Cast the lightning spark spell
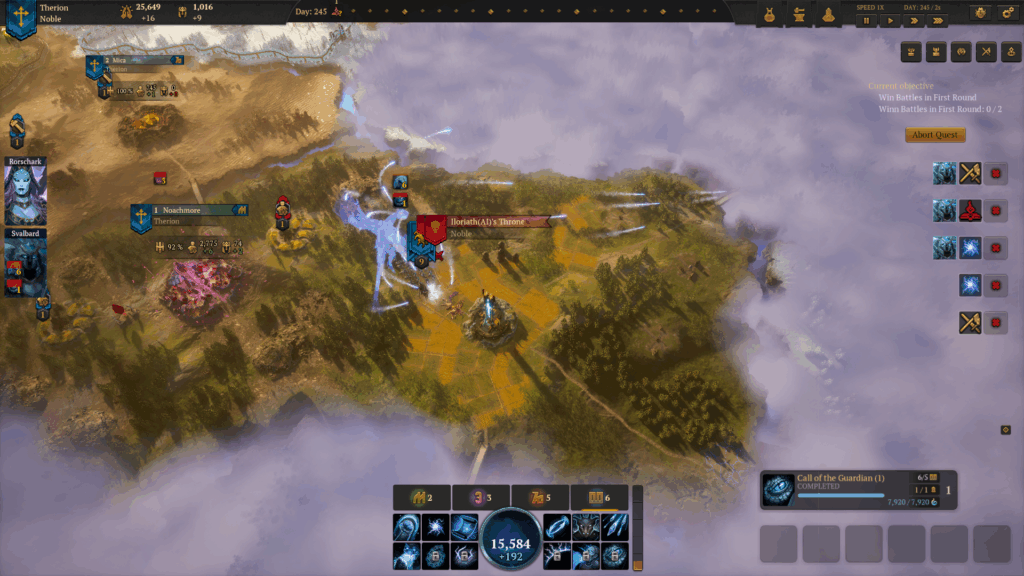This screenshot has width=1024, height=576. tap(435, 527)
